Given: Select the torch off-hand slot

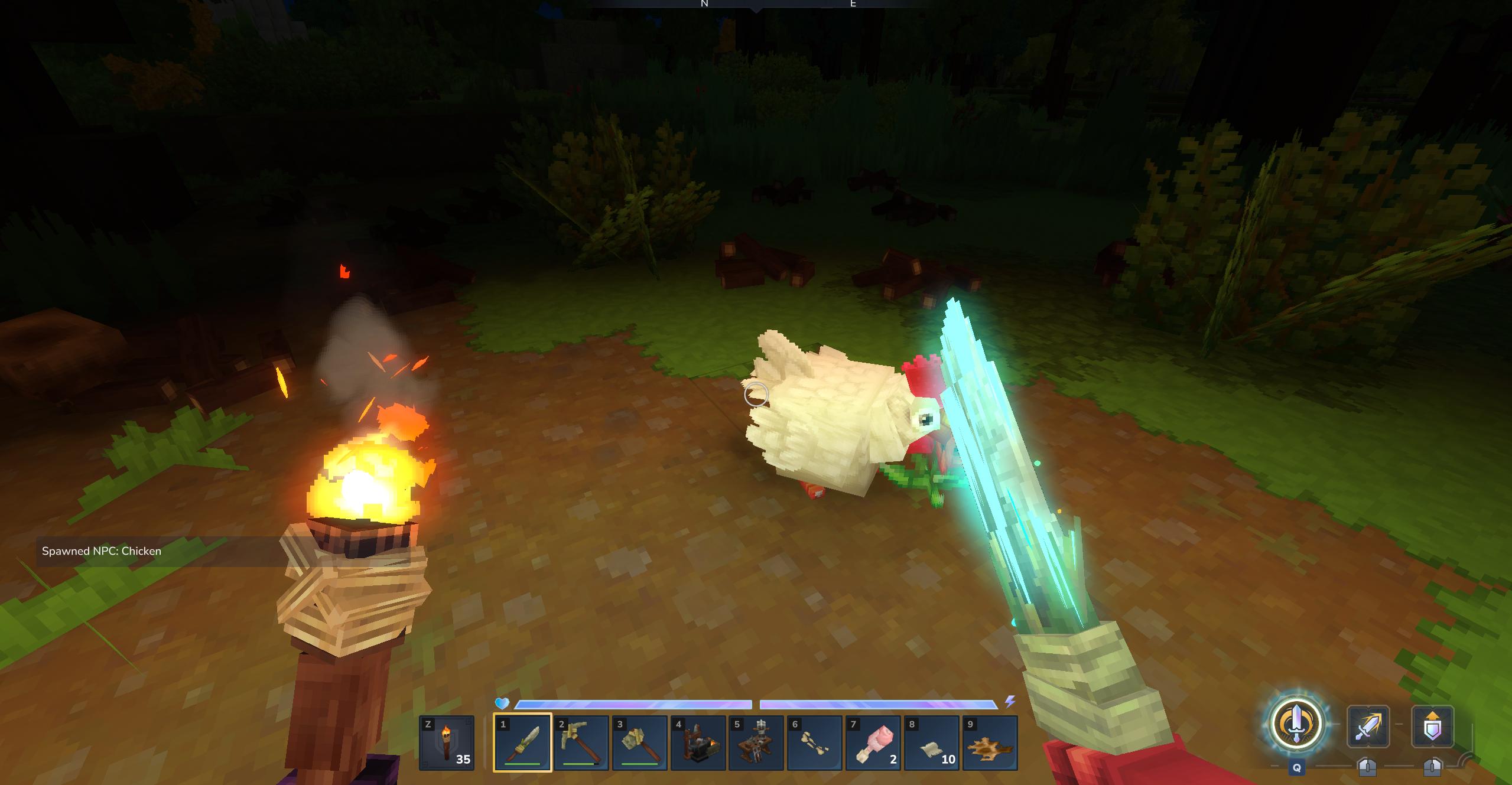Looking at the screenshot, I should click(x=447, y=742).
